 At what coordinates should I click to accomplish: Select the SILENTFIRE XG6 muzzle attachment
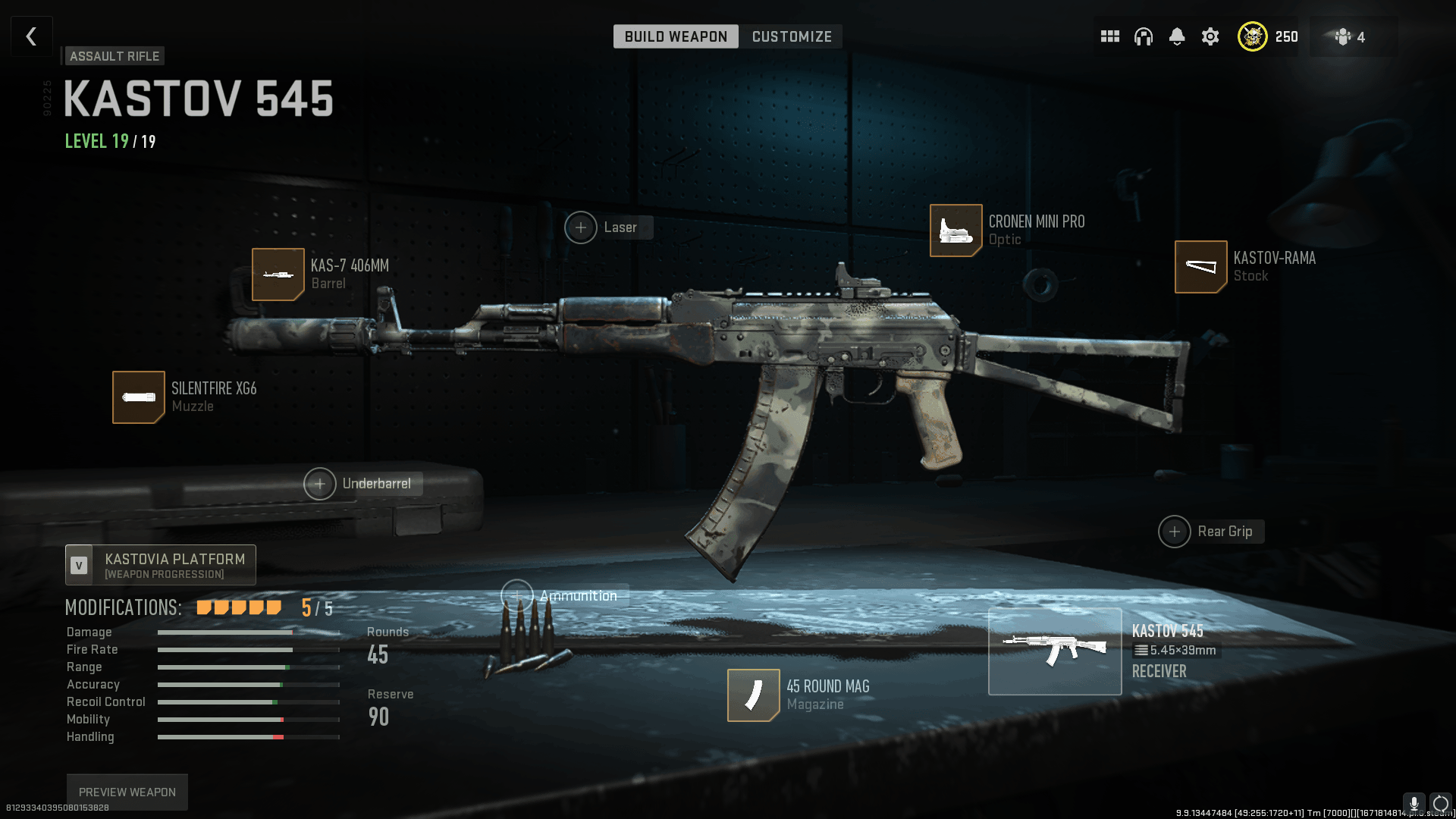pos(139,397)
